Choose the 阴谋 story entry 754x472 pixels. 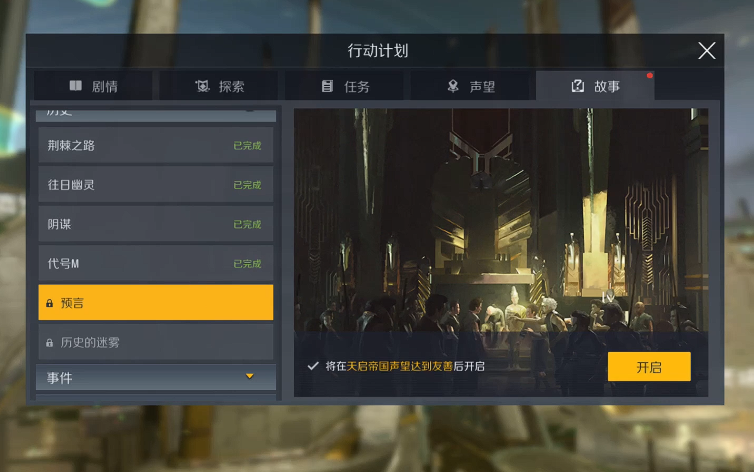click(155, 224)
